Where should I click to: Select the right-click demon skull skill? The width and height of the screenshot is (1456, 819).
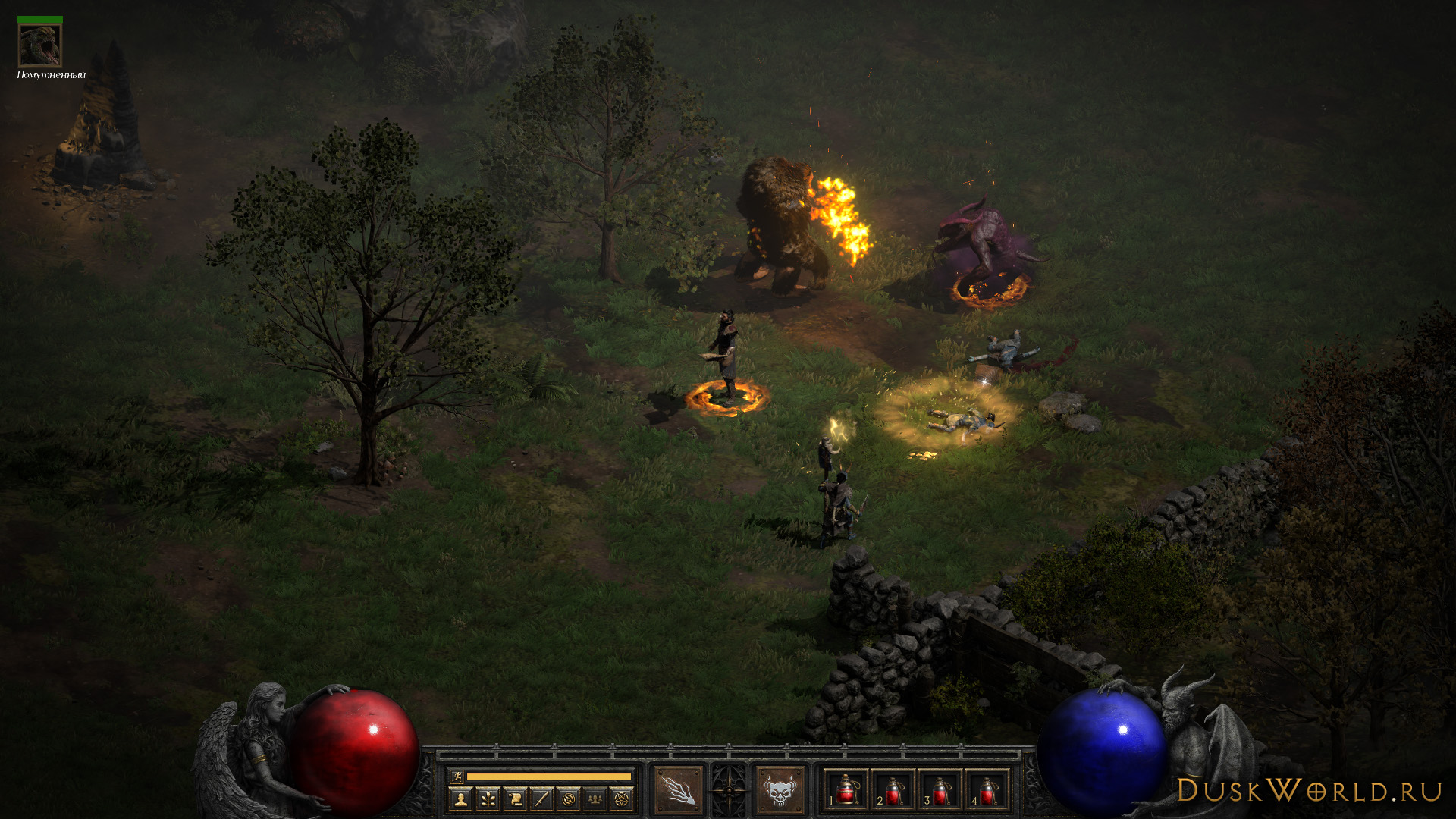point(780,790)
